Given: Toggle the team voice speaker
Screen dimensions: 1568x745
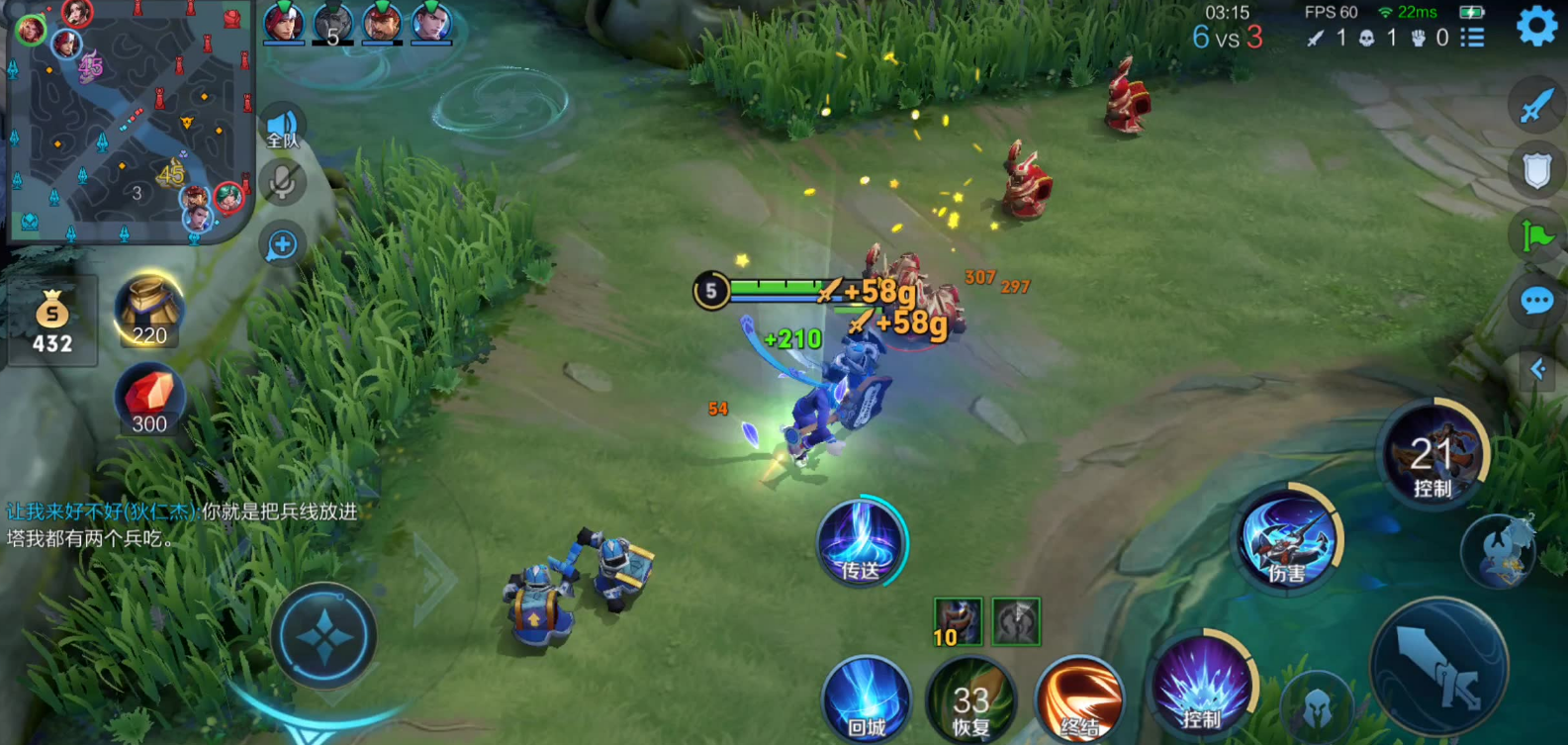Looking at the screenshot, I should point(283,128).
